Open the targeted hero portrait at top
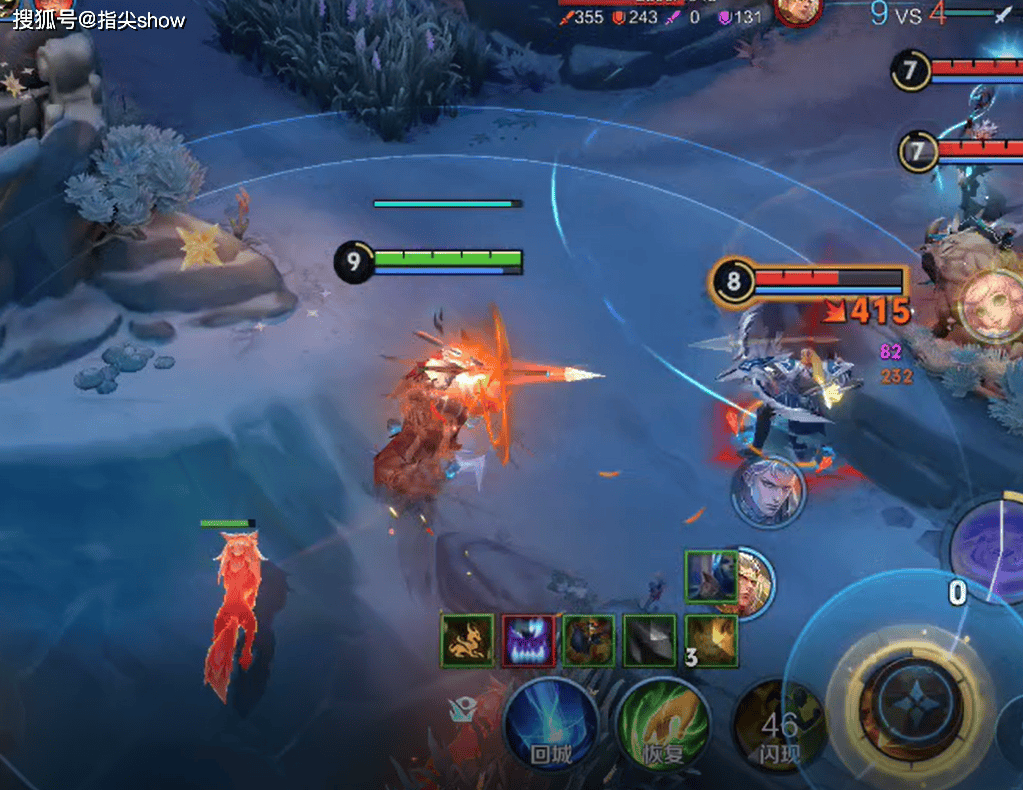Viewport: 1023px width, 790px height. tap(797, 11)
